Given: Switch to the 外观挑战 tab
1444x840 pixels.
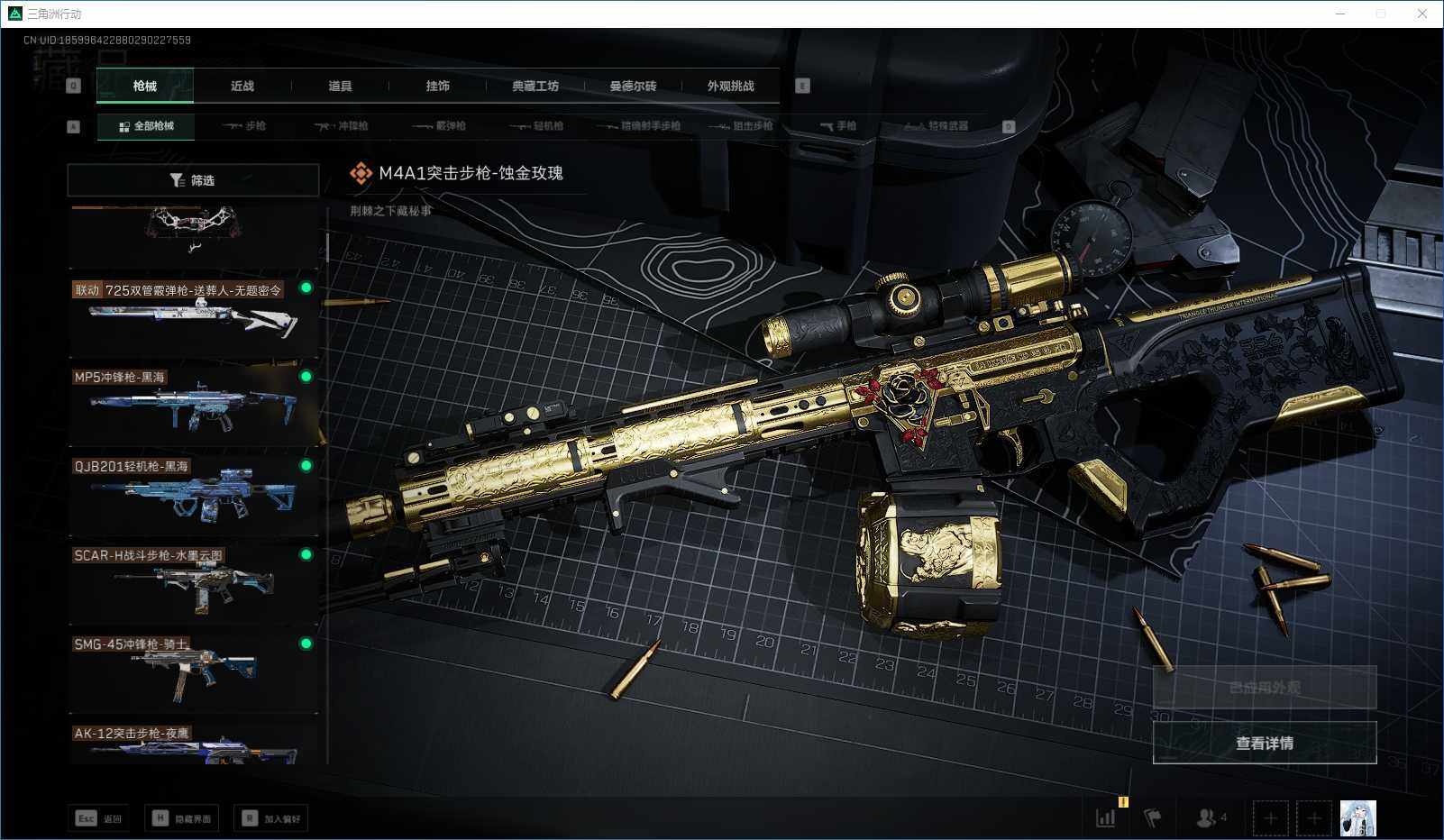Looking at the screenshot, I should pos(730,86).
